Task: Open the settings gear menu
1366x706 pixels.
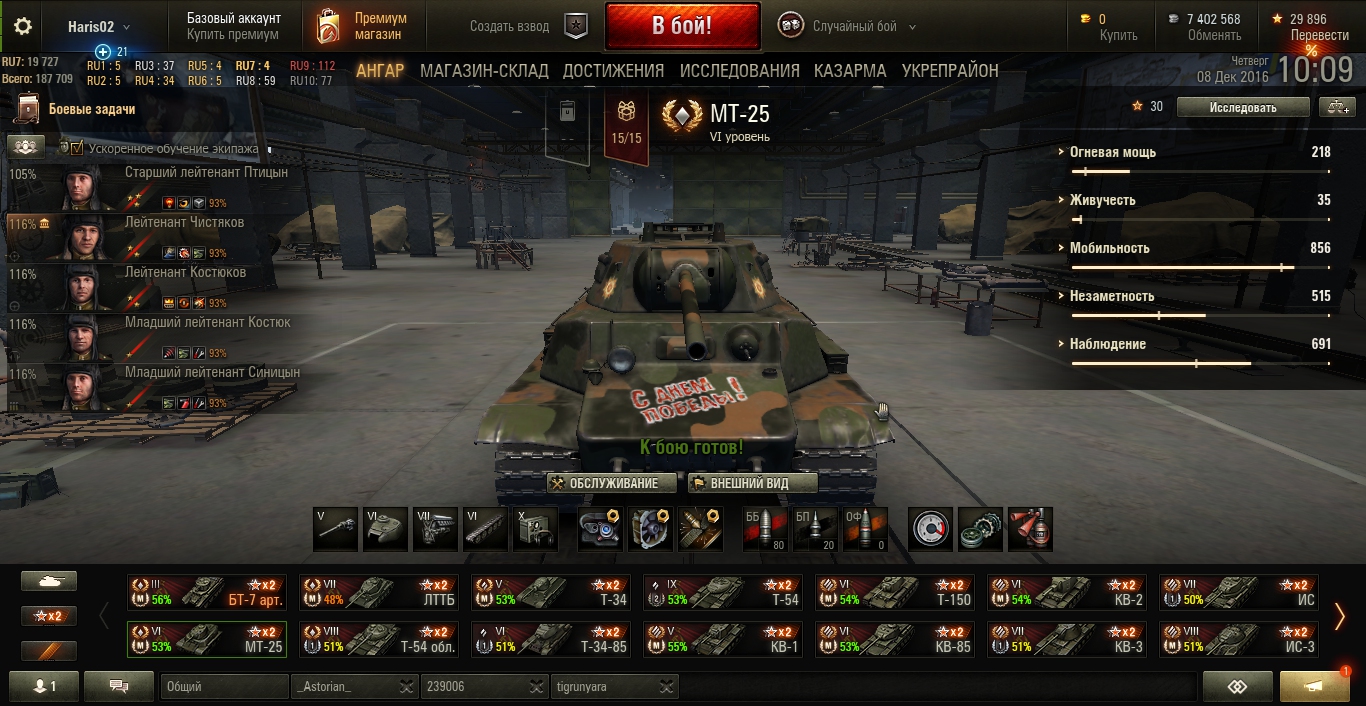Action: pos(23,26)
